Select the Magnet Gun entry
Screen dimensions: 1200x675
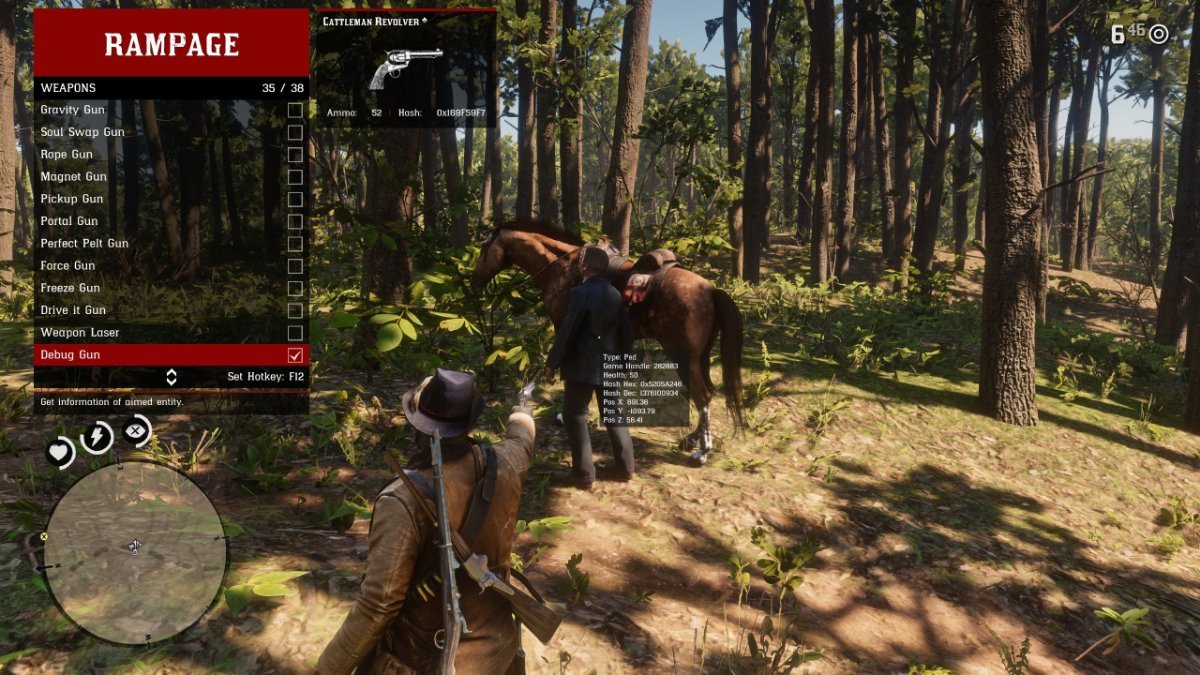click(295, 177)
